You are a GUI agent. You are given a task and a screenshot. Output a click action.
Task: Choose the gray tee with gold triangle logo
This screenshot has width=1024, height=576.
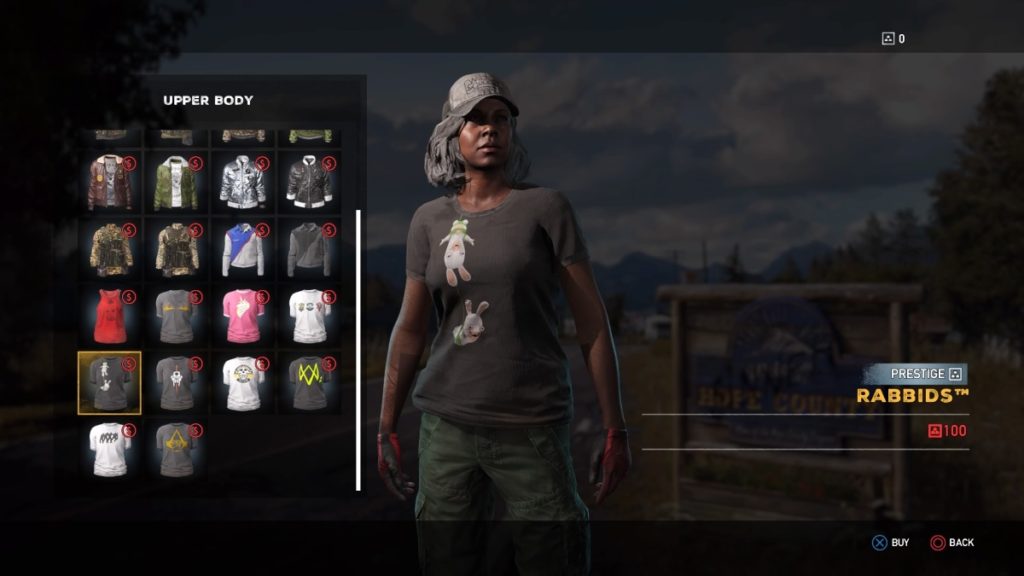(176, 449)
